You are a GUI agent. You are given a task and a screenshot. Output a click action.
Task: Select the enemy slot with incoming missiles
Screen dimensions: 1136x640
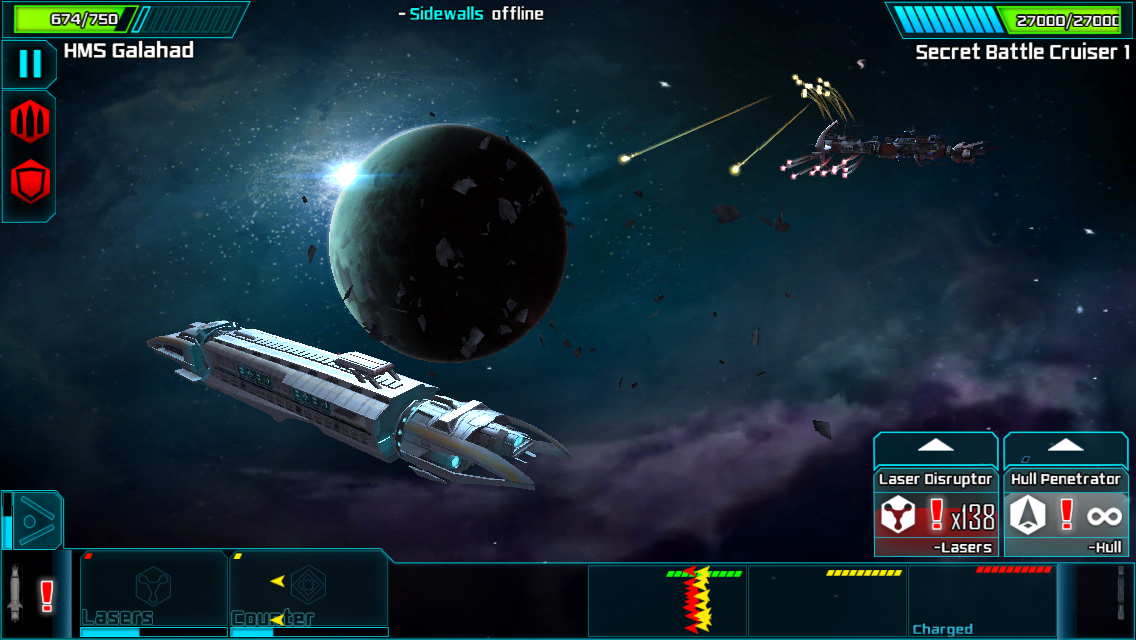(667, 600)
